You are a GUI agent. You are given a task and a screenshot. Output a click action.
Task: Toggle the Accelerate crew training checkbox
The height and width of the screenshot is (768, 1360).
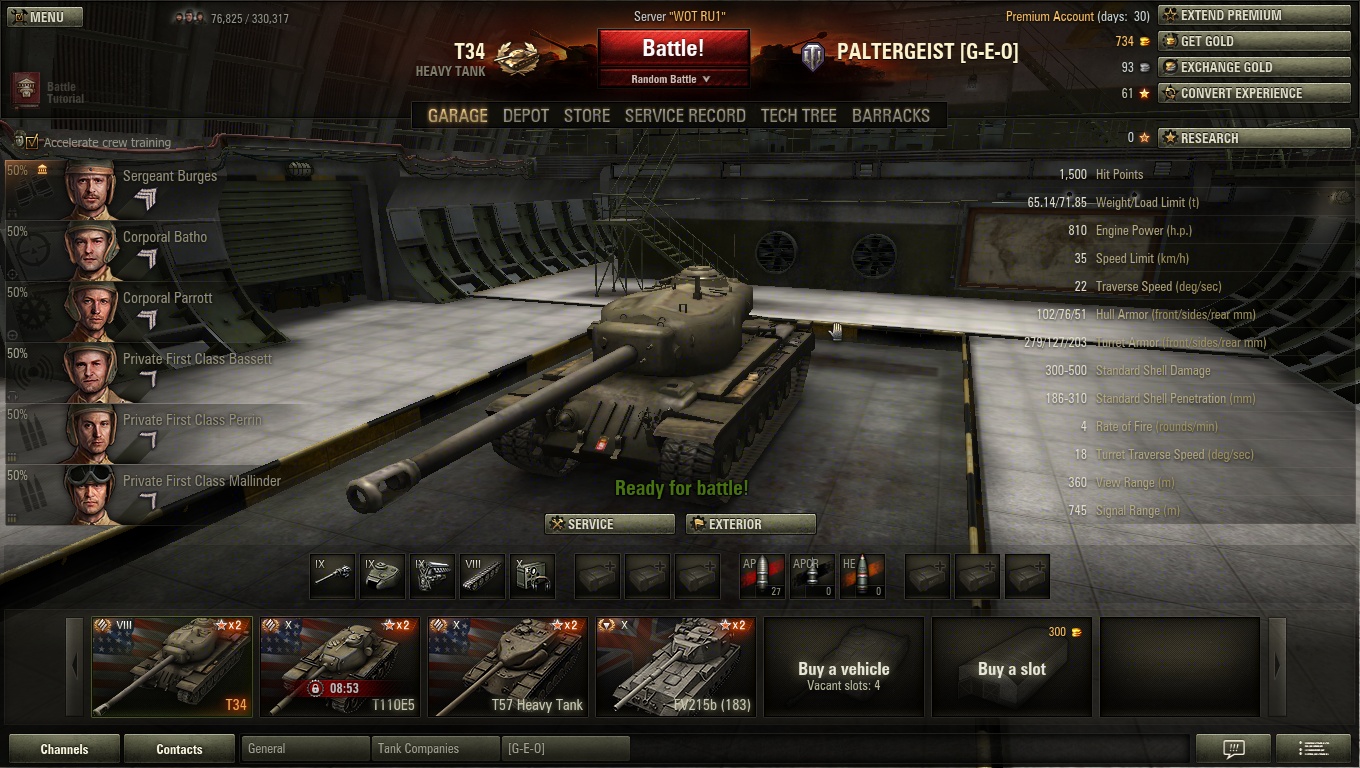pos(32,142)
